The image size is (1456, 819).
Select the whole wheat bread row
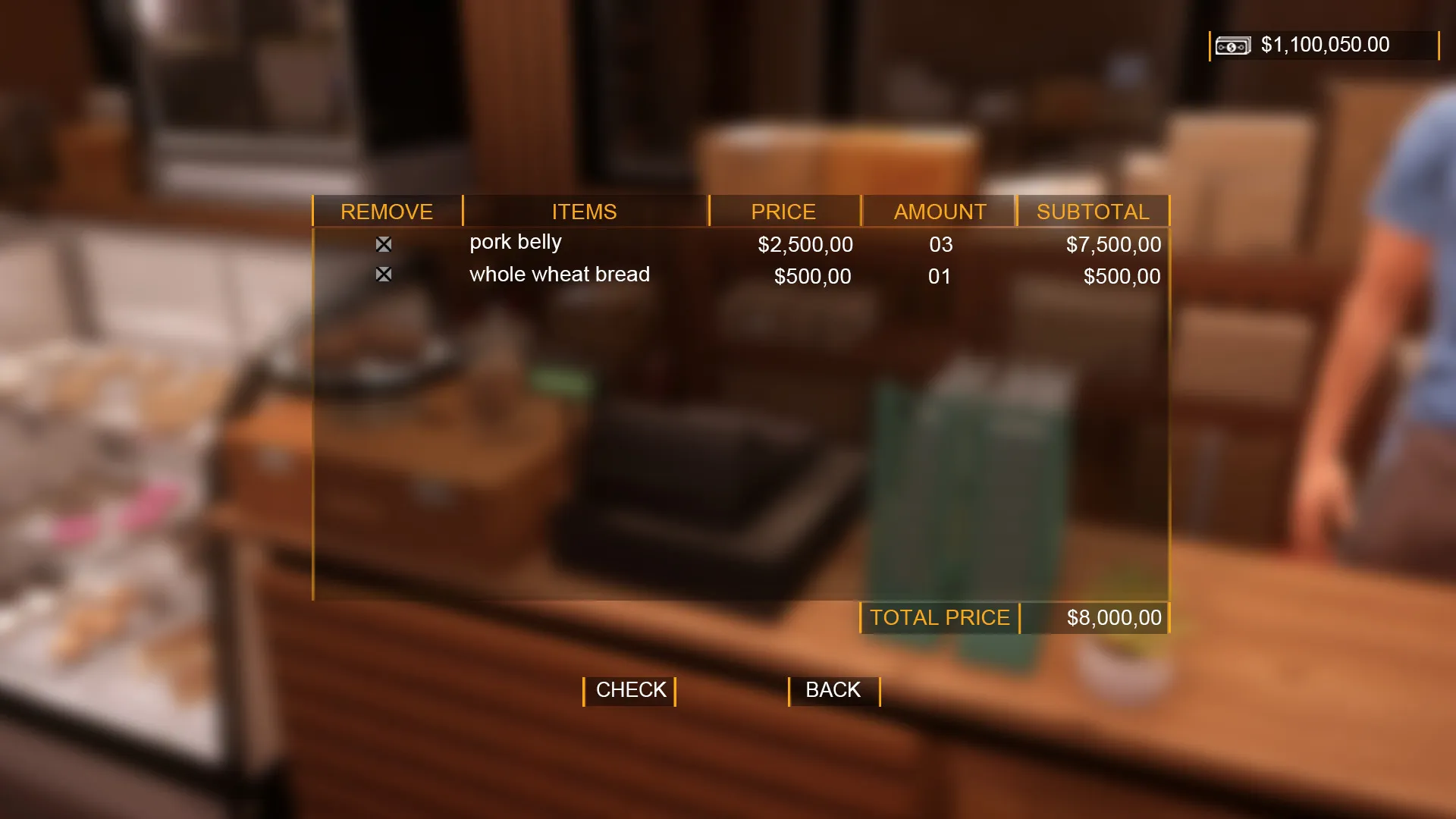click(560, 275)
